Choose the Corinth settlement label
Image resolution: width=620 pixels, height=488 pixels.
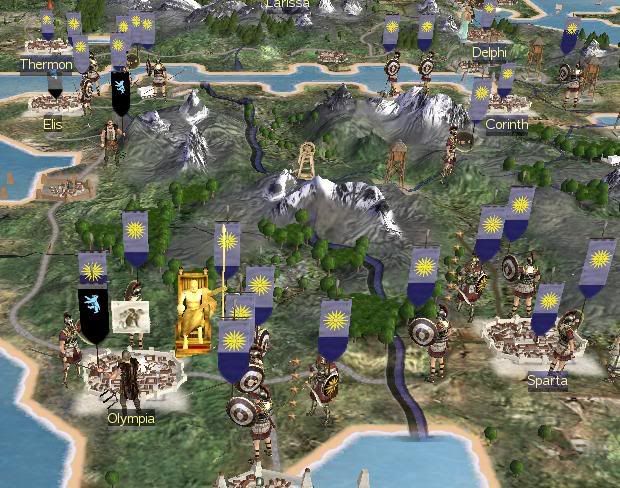[x=506, y=125]
